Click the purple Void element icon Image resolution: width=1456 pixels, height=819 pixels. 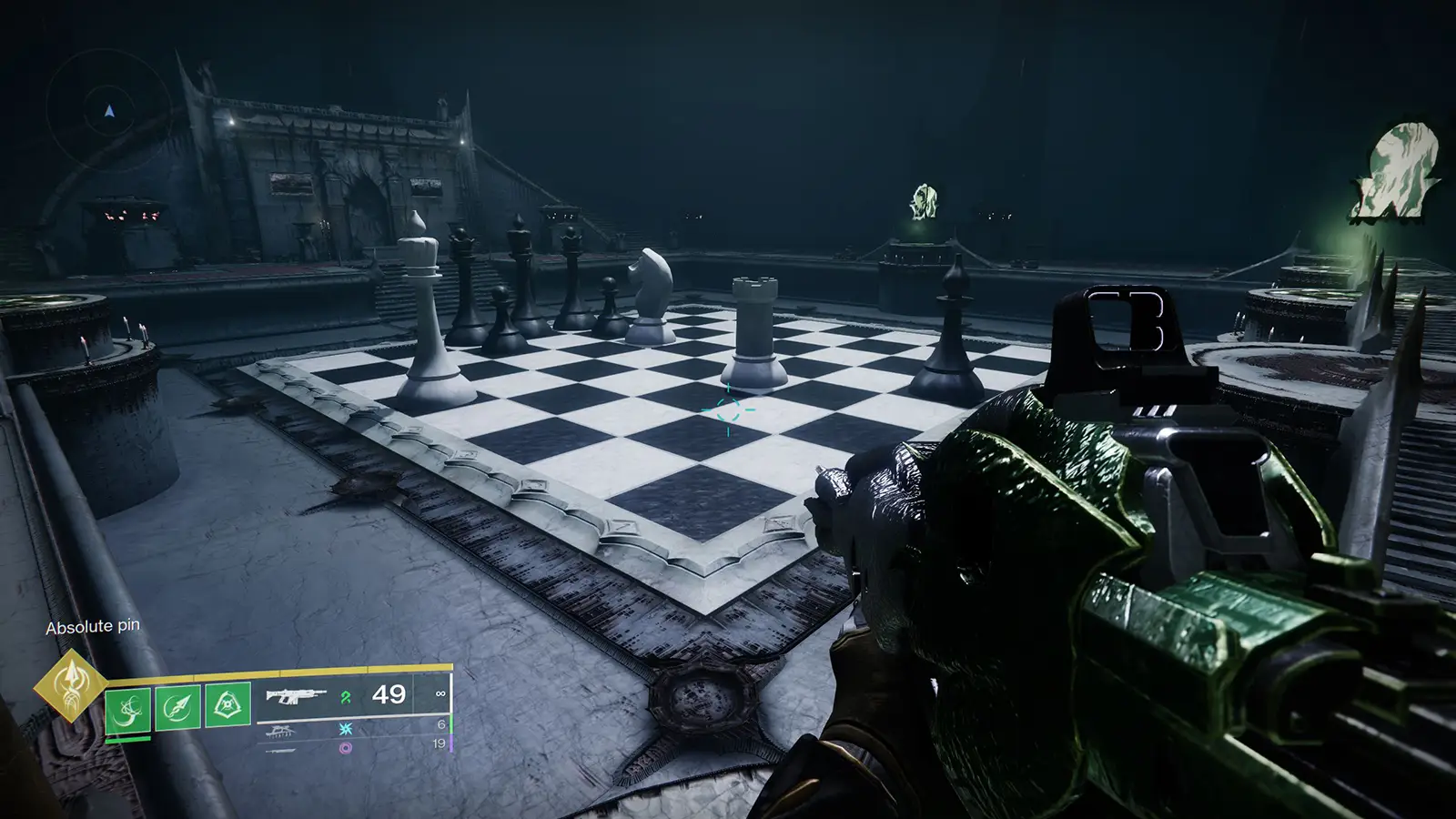click(345, 749)
